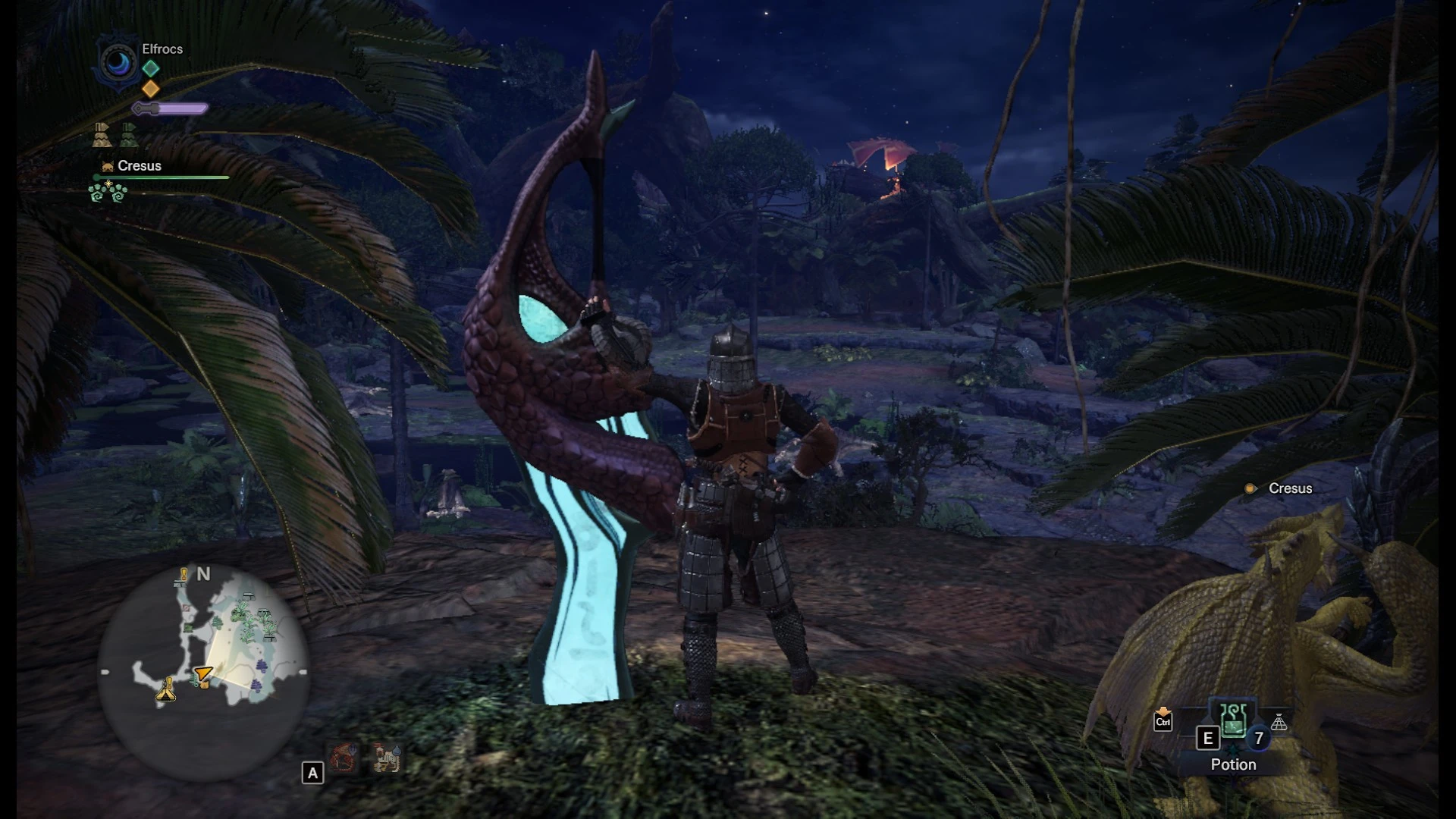The width and height of the screenshot is (1456, 819).
Task: Click the green paw print Palico gadget icons
Action: click(x=108, y=193)
